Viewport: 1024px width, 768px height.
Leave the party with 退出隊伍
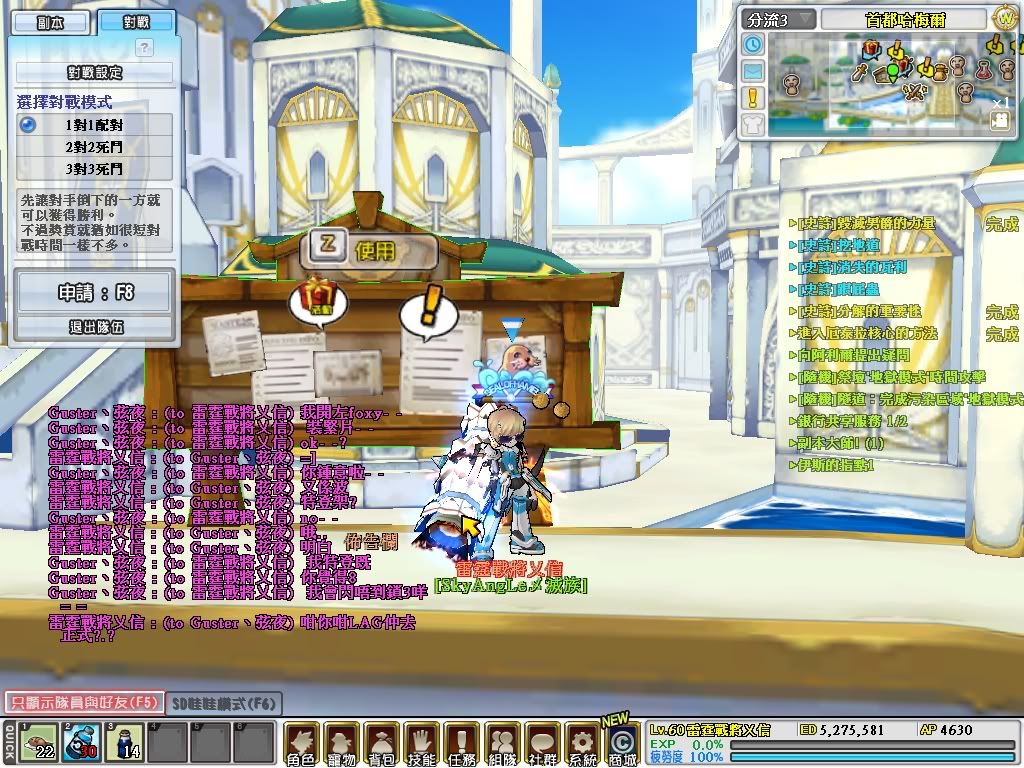(95, 327)
